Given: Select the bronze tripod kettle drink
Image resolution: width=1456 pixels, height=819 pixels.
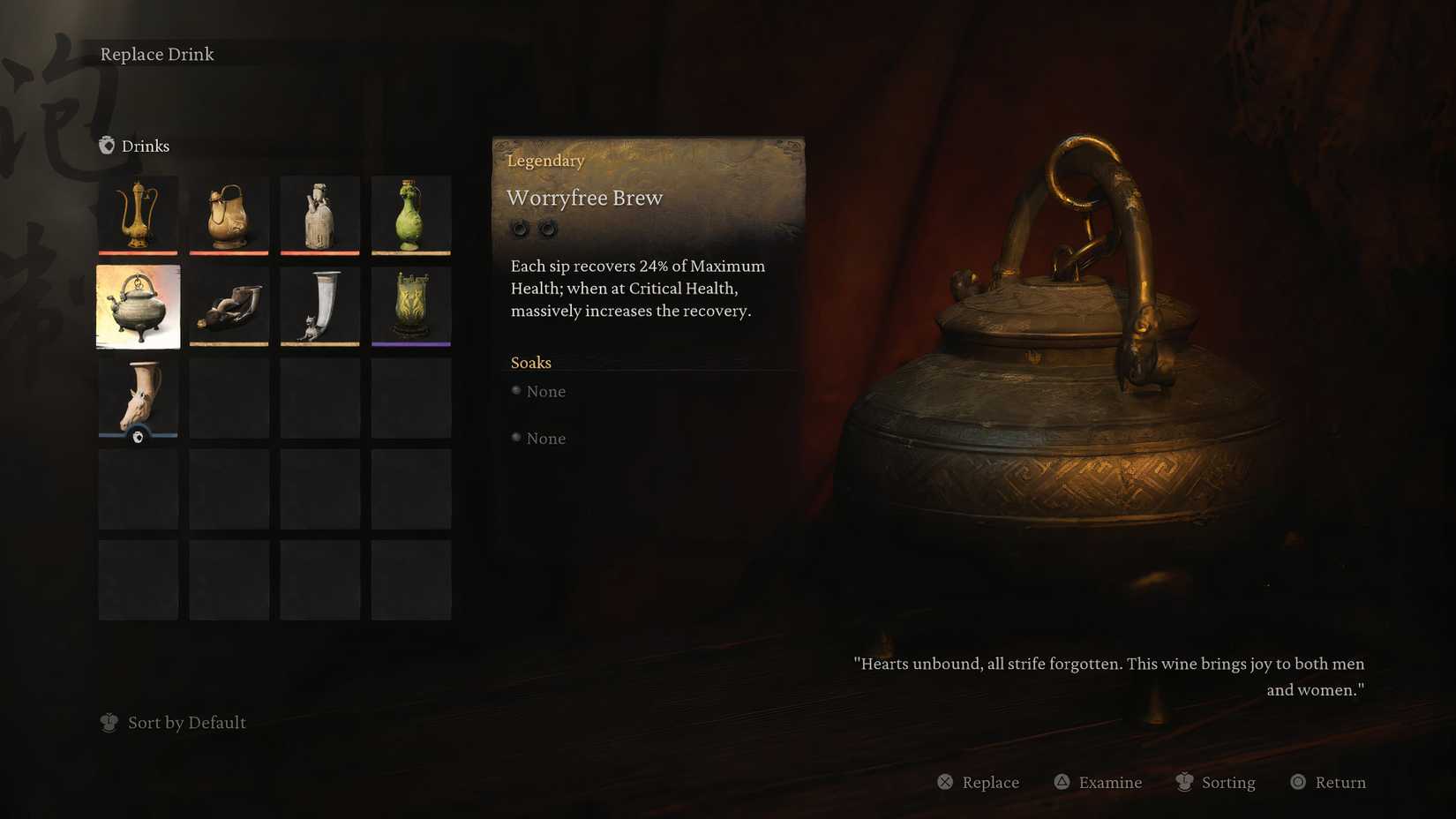Looking at the screenshot, I should 138,306.
